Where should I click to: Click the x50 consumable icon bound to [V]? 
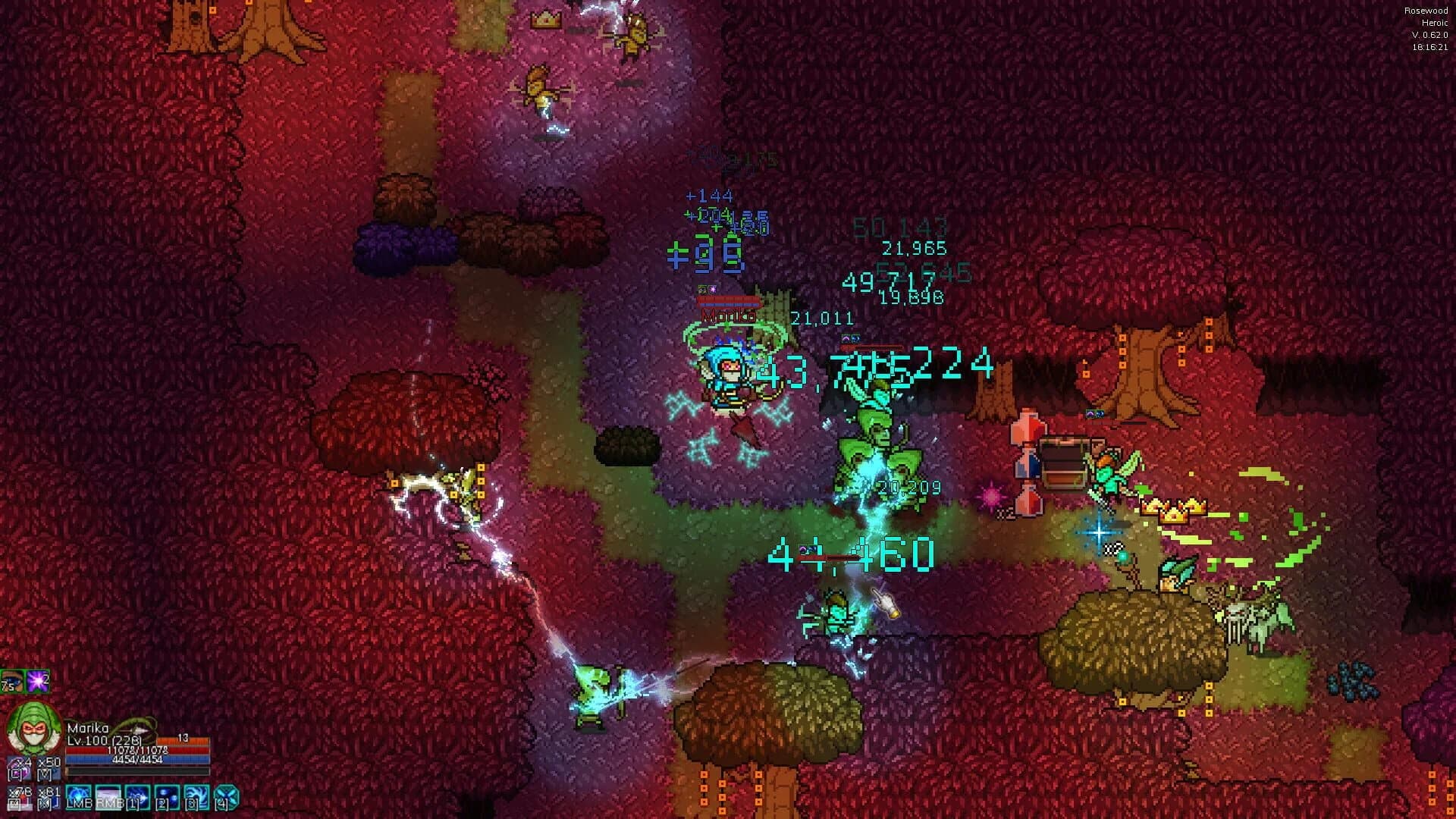48,770
